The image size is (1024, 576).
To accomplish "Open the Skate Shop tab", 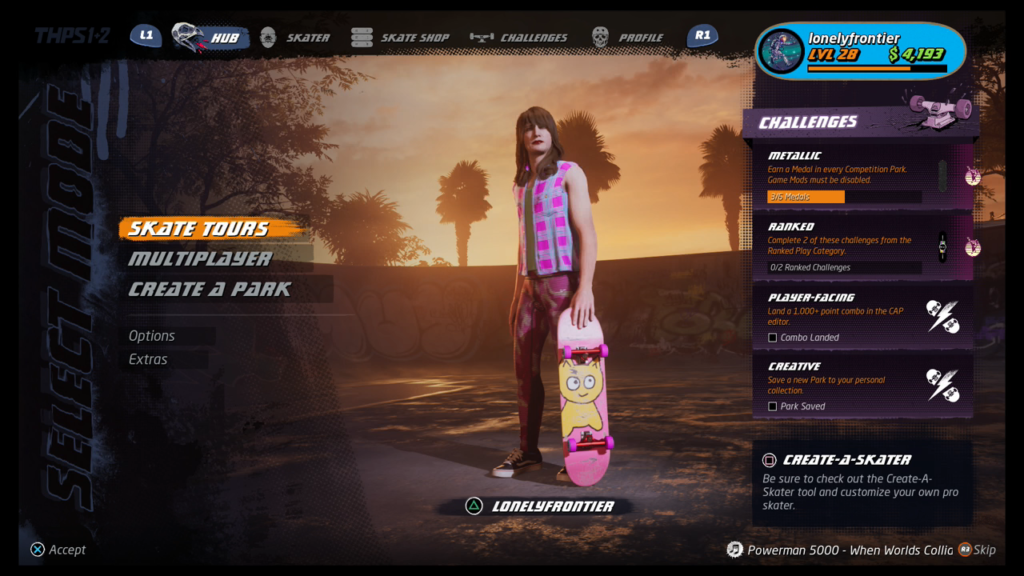I will tap(400, 38).
